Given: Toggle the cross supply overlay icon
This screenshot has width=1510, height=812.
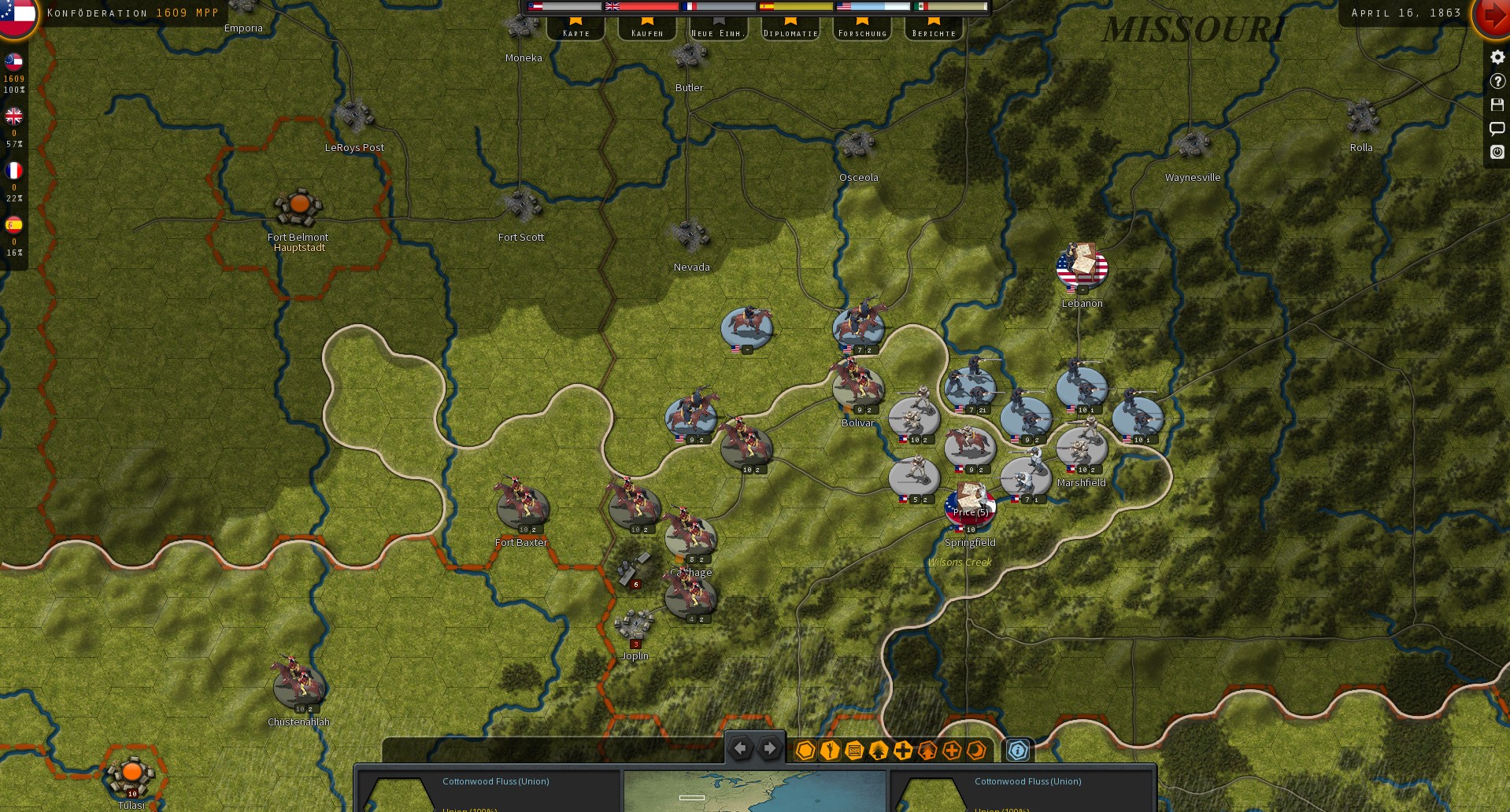Looking at the screenshot, I should (902, 750).
